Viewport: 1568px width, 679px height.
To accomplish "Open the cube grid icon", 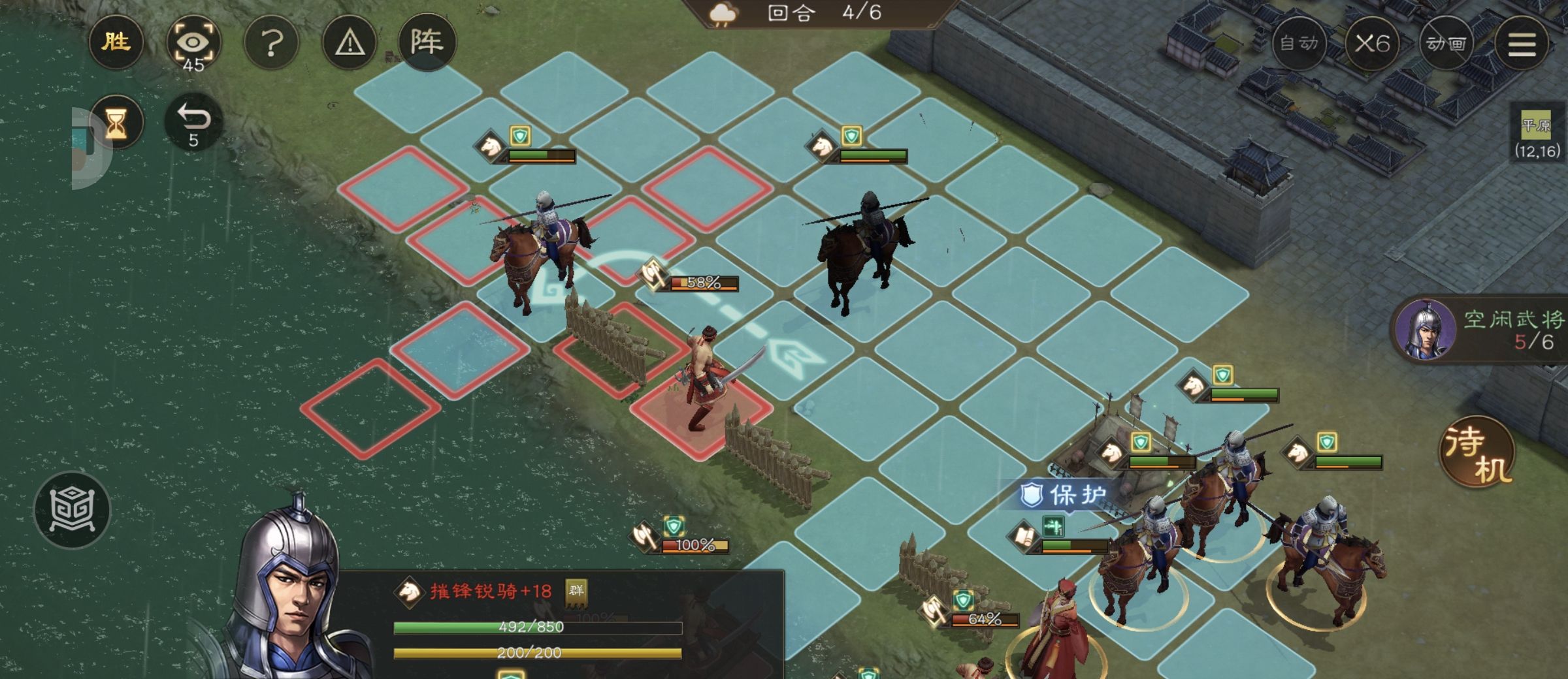I will pyautogui.click(x=72, y=509).
